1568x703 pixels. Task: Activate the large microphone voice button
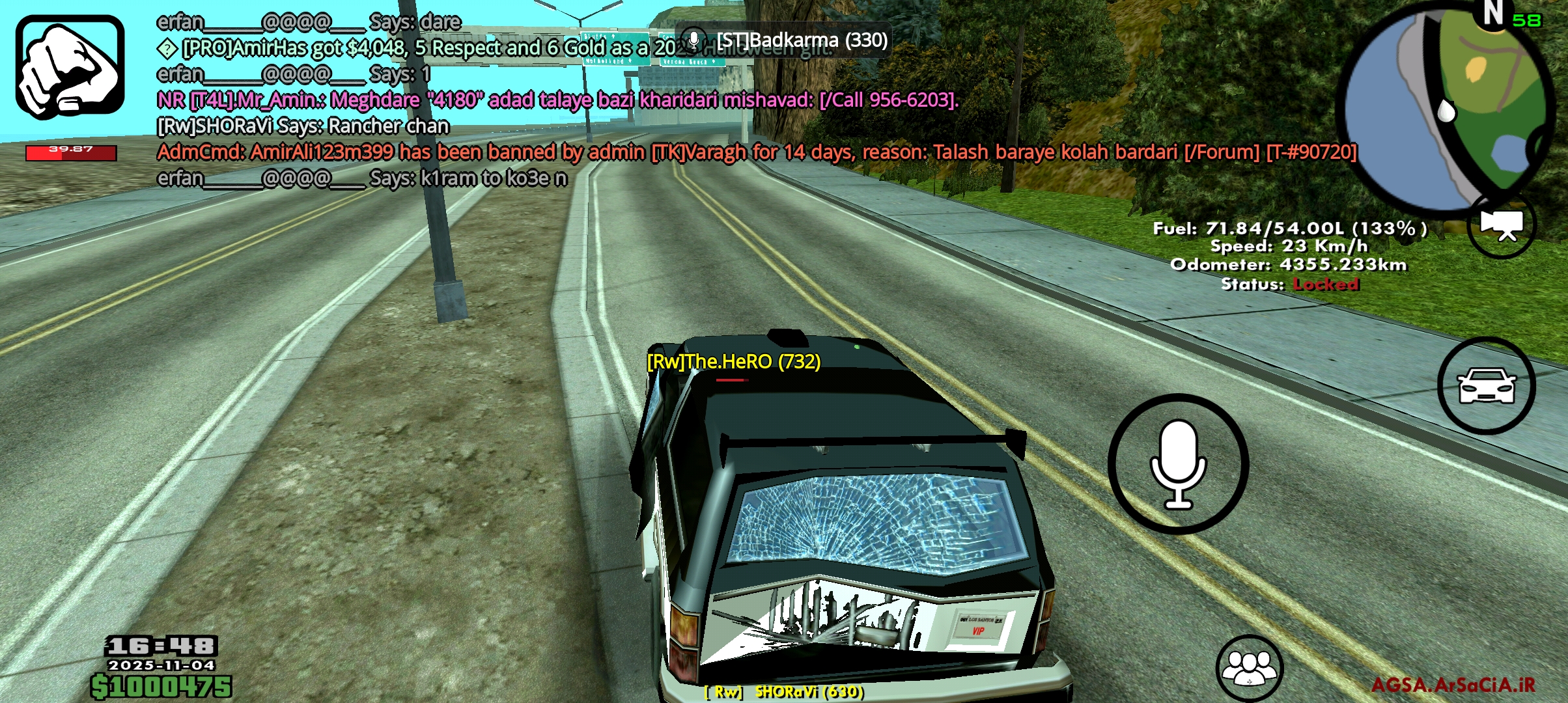tap(1178, 464)
